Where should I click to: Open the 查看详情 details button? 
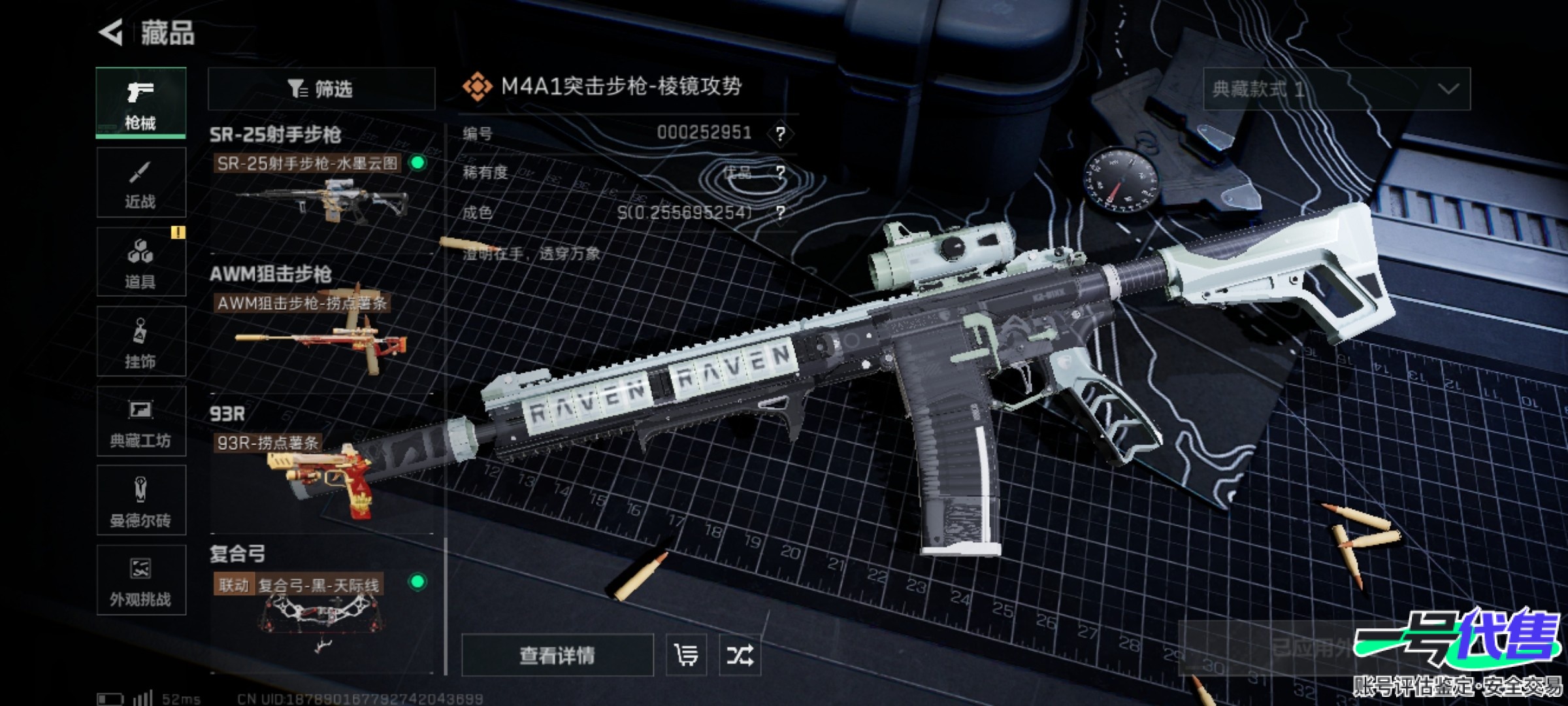pos(557,655)
